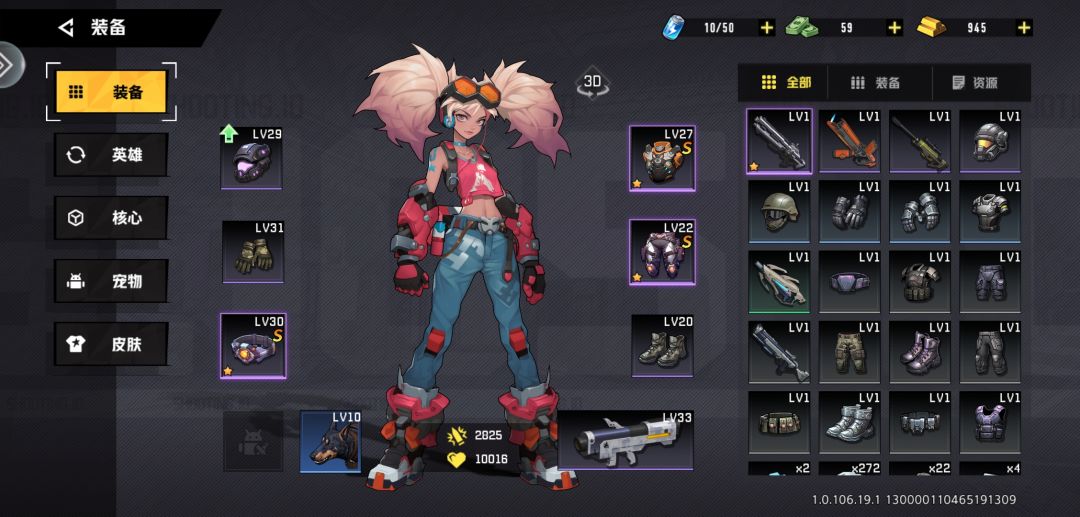Open the 皮肤 skin menu
This screenshot has height=517, width=1080.
[x=111, y=344]
